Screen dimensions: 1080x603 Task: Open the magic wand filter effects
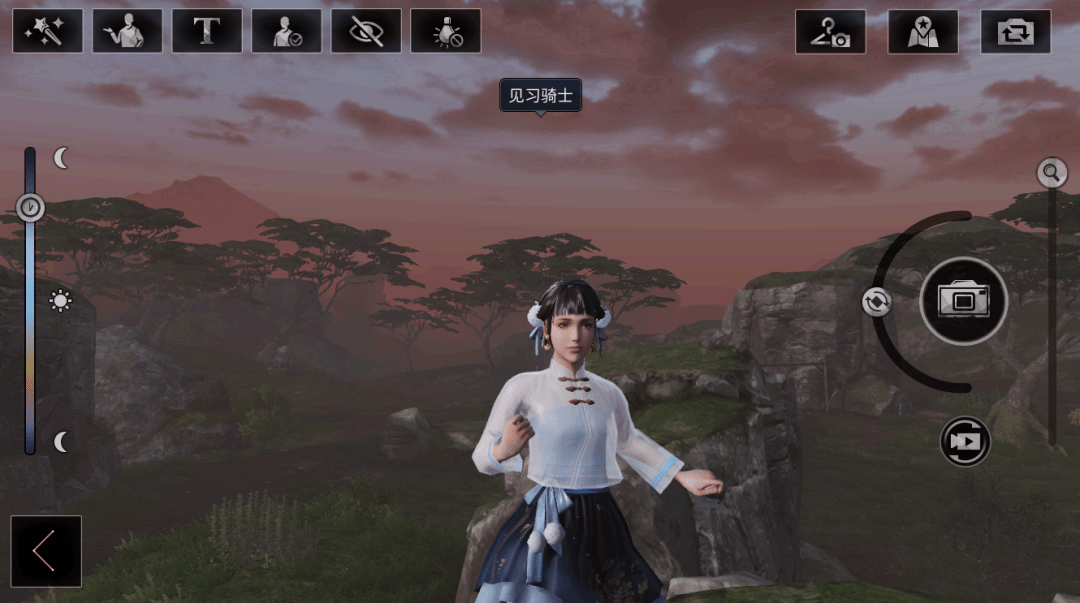(47, 31)
